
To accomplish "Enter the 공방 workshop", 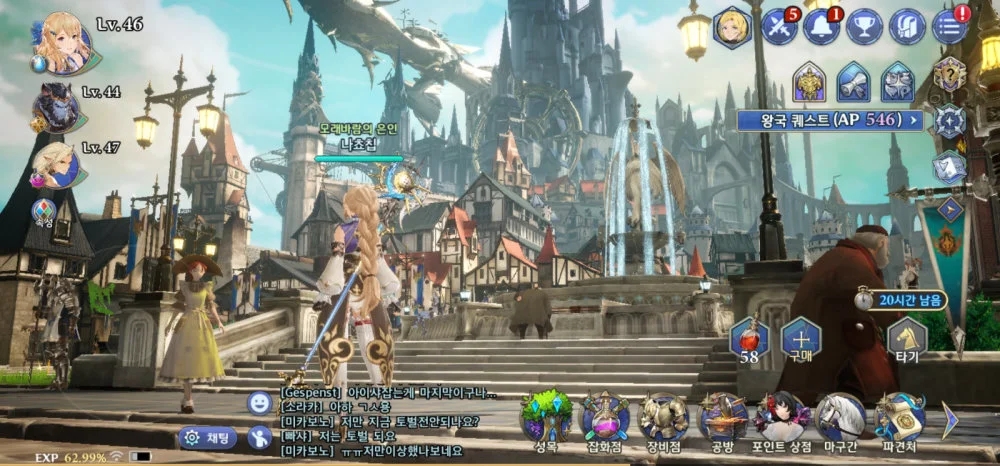I will 723,417.
